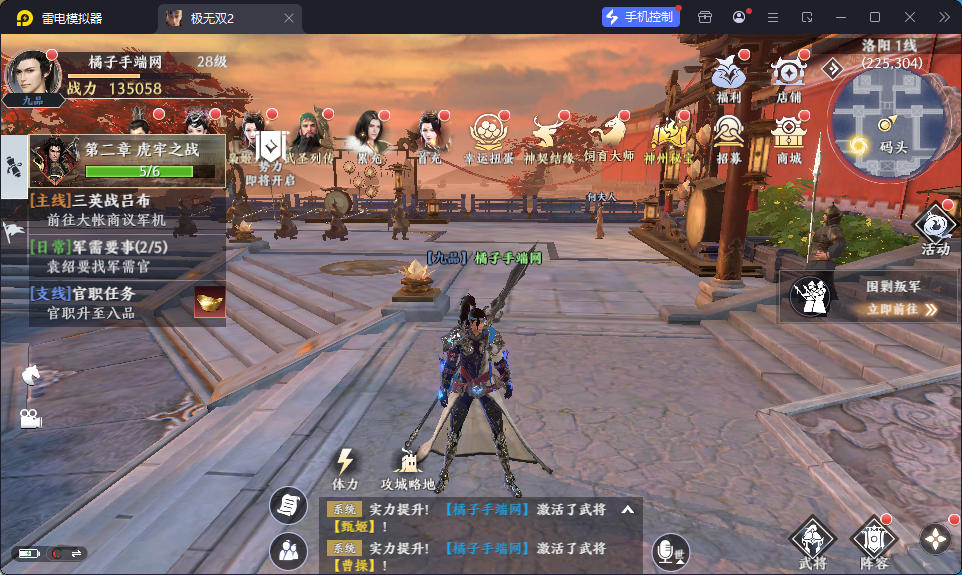The height and width of the screenshot is (575, 962).
Task: Open 攻城略地 siege mode
Action: (x=407, y=467)
